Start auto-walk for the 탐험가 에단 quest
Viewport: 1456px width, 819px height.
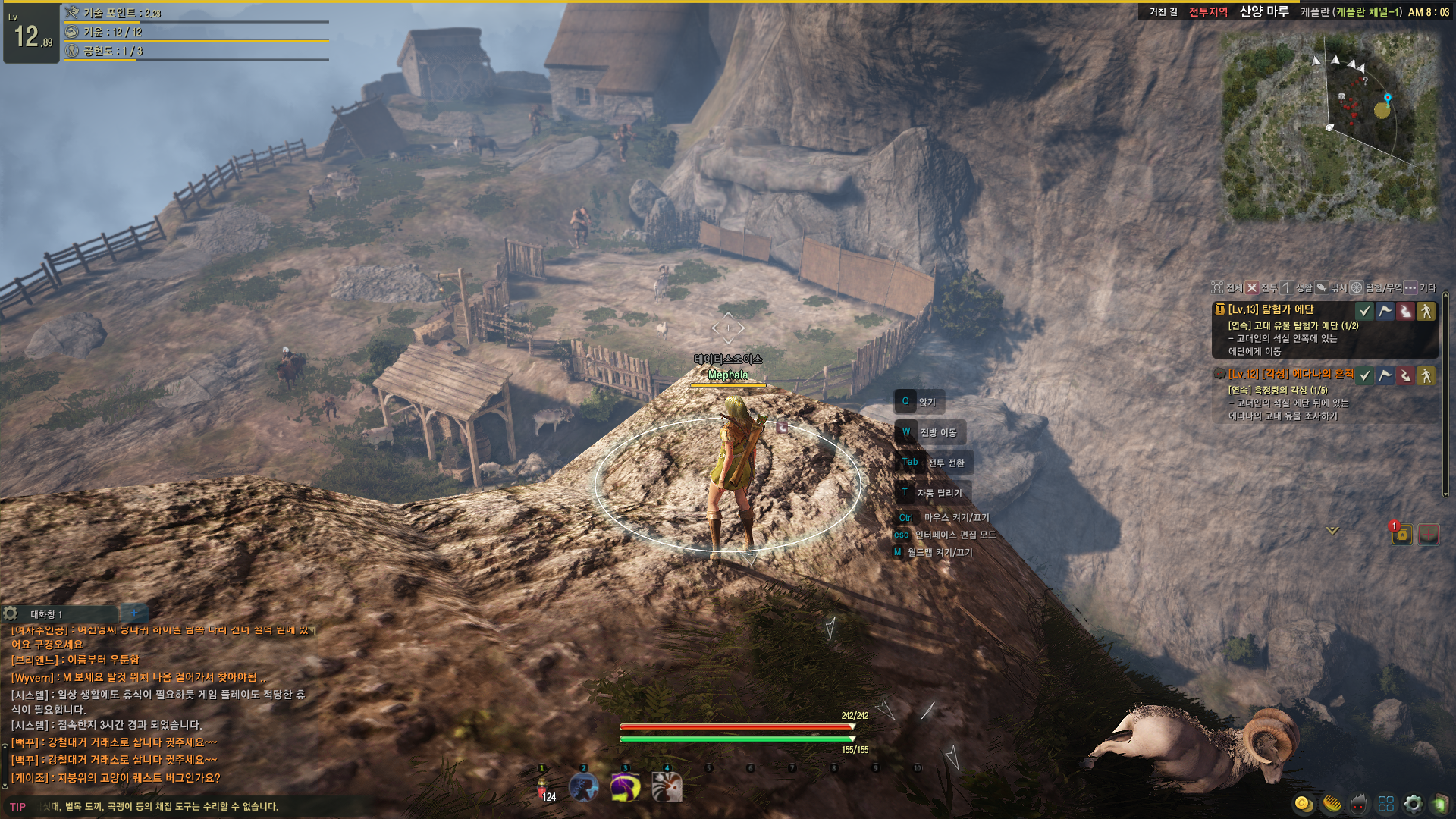tap(1426, 311)
